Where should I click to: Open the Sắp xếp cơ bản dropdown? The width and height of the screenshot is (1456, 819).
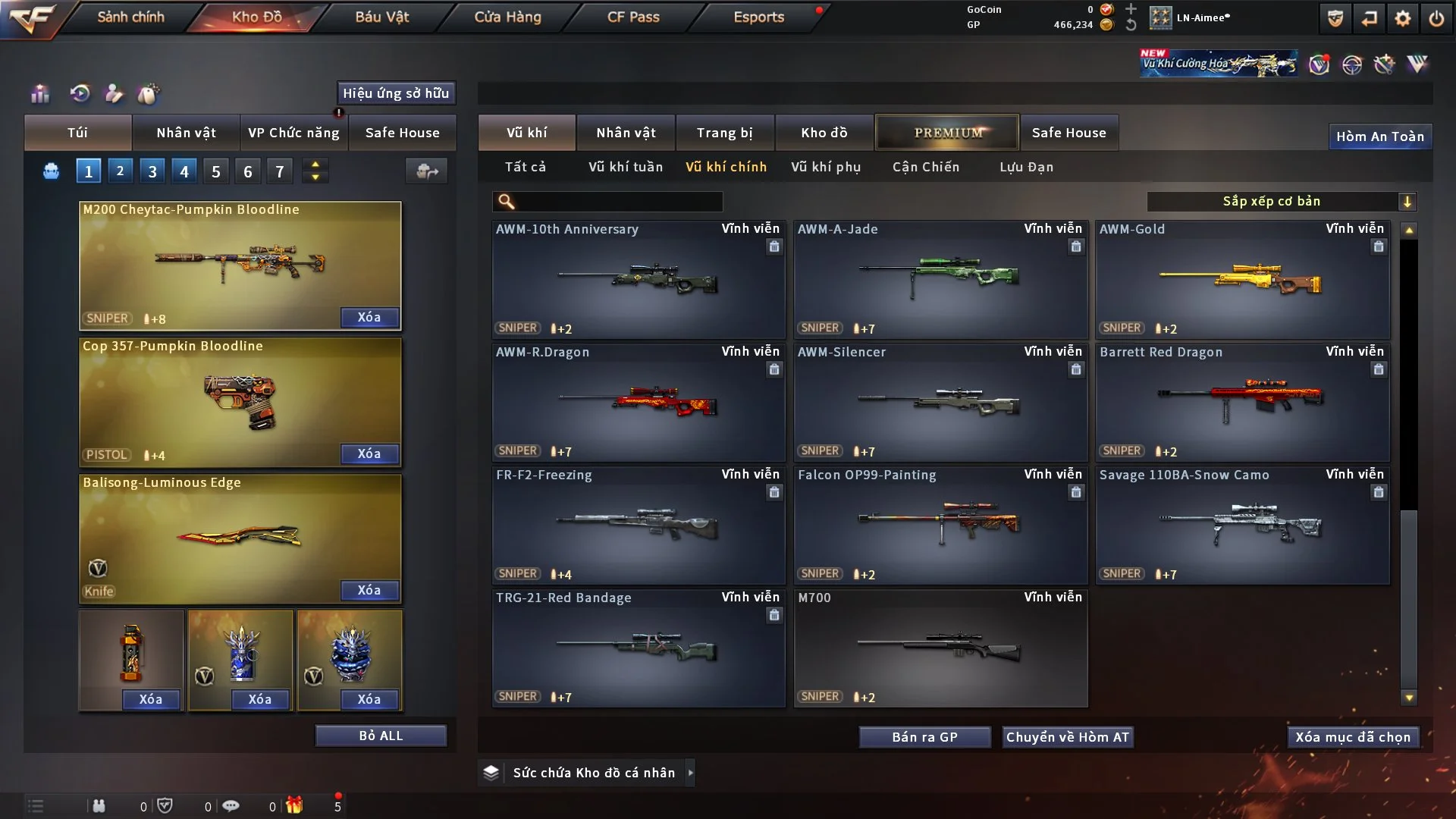pyautogui.click(x=1282, y=201)
